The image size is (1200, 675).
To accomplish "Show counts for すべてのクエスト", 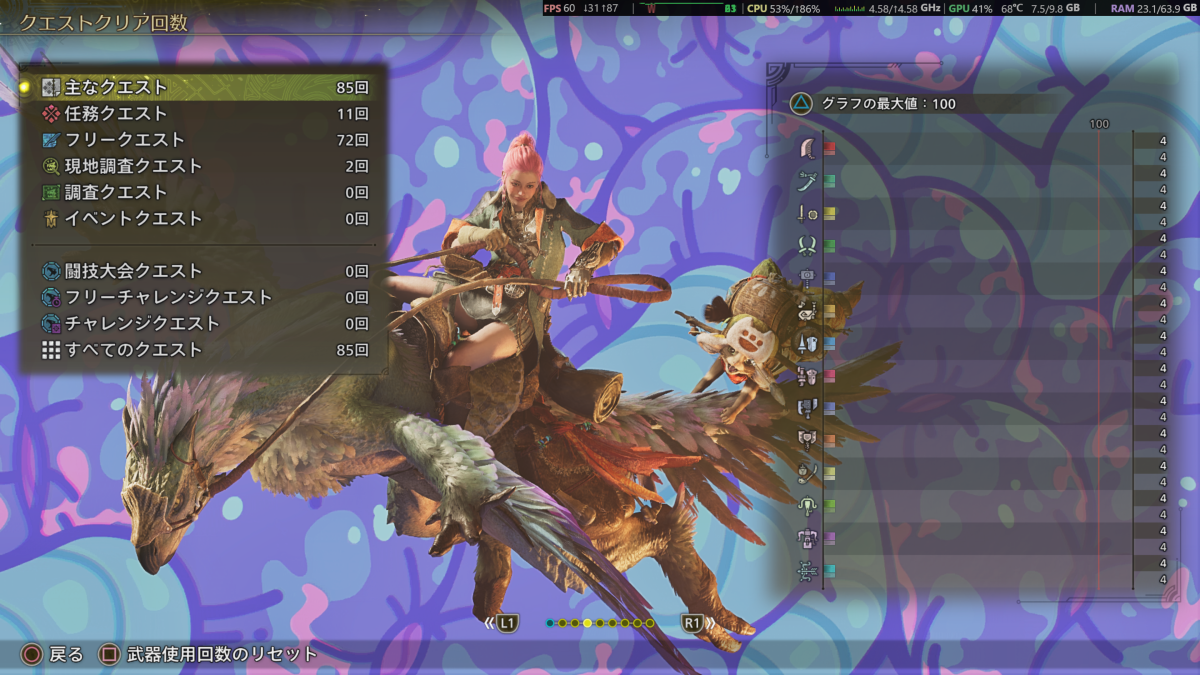I will (200, 350).
